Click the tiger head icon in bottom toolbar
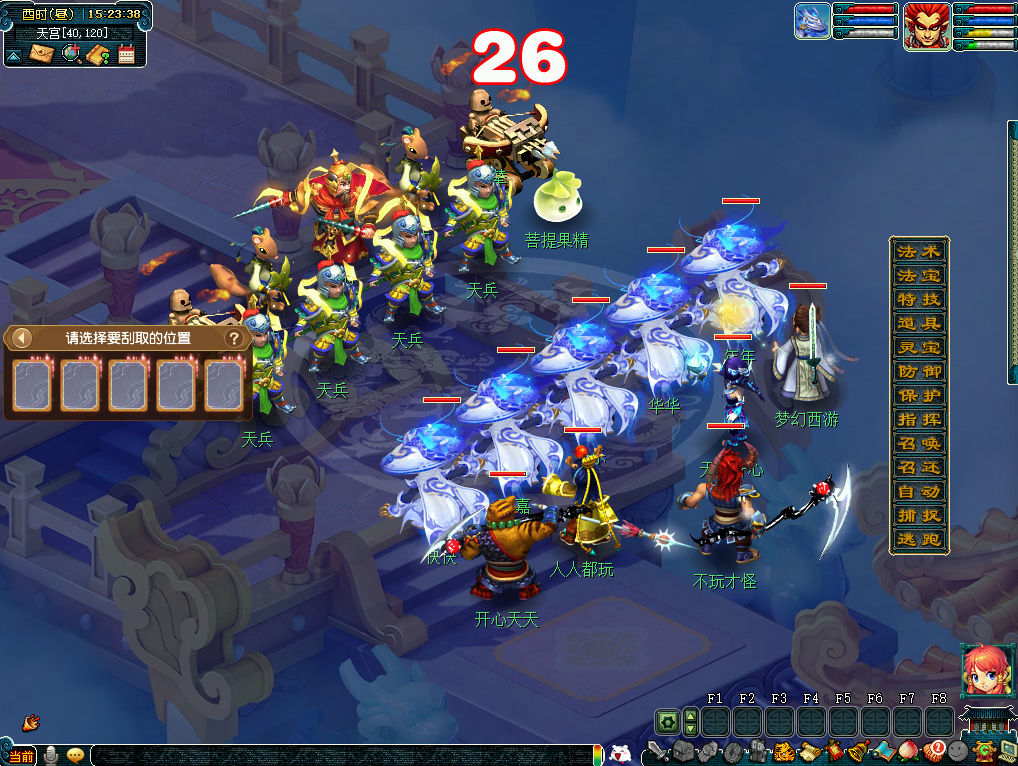1018x766 pixels. (782, 750)
